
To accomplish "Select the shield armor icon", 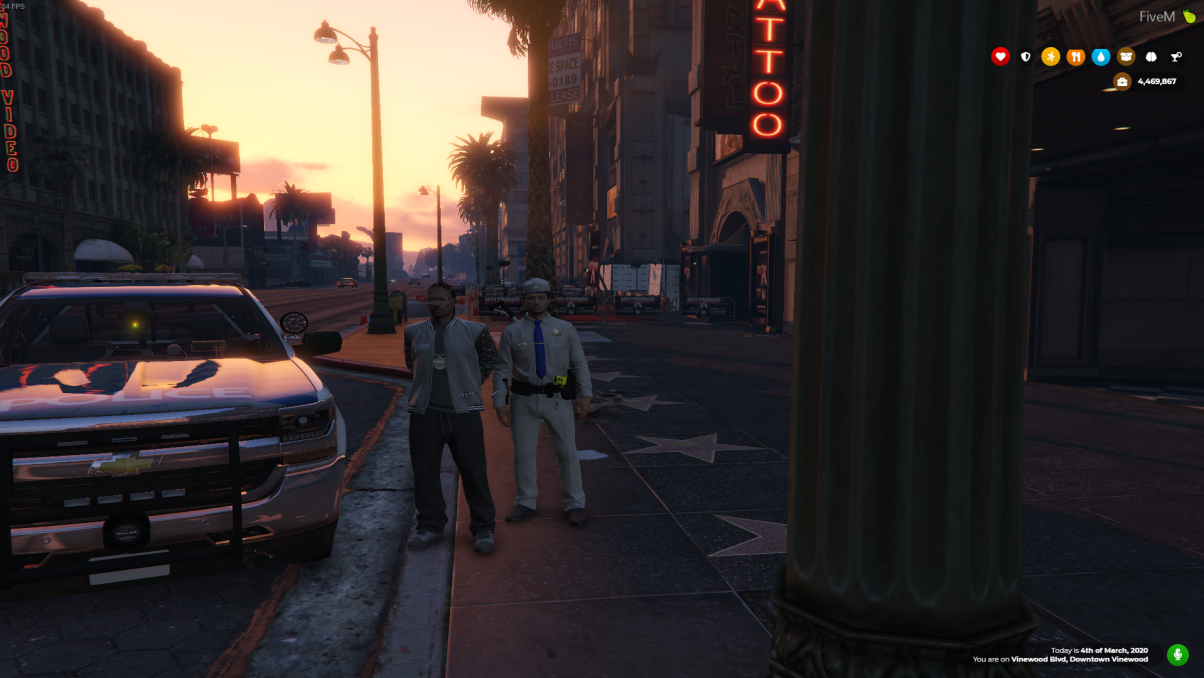I will tap(1025, 57).
